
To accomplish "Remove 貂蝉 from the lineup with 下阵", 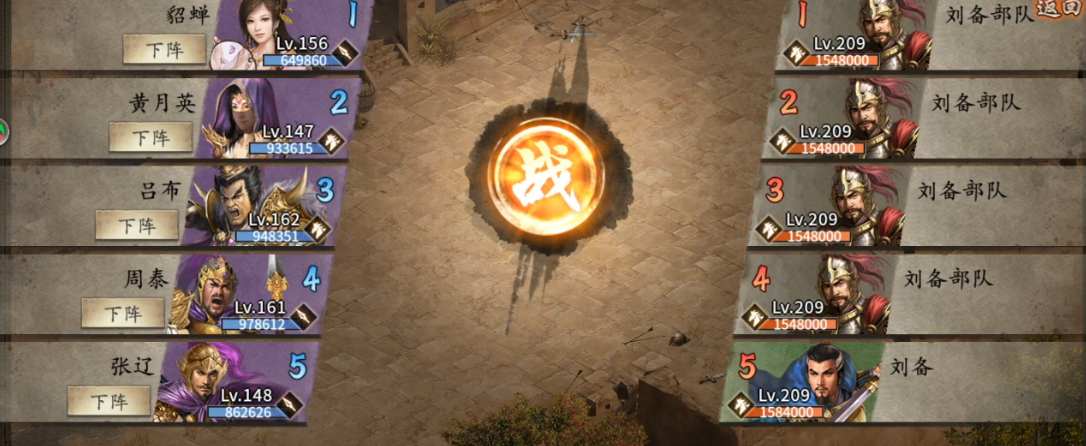I will 163,48.
